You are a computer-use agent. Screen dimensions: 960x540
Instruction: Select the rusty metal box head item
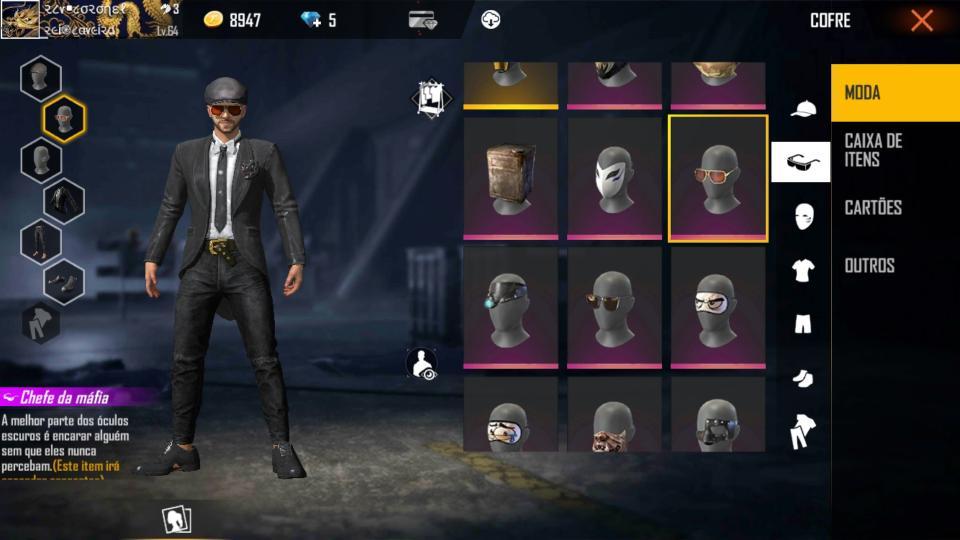tap(510, 179)
